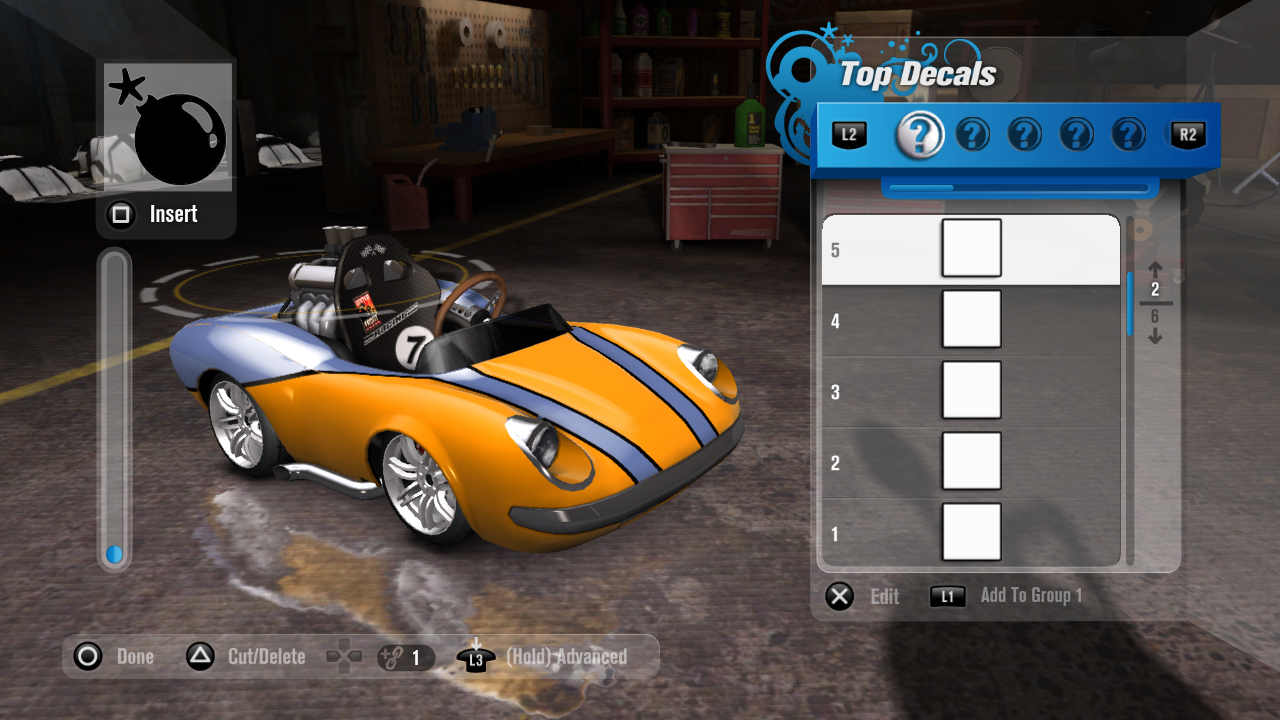Screen dimensions: 1280x720
Task: Select decal layer row 4
Action: coord(970,320)
